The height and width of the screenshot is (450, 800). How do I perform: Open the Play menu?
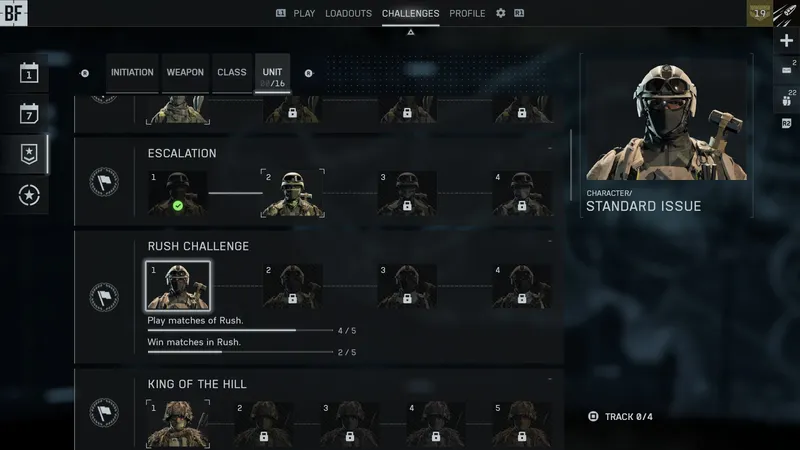tap(302, 13)
